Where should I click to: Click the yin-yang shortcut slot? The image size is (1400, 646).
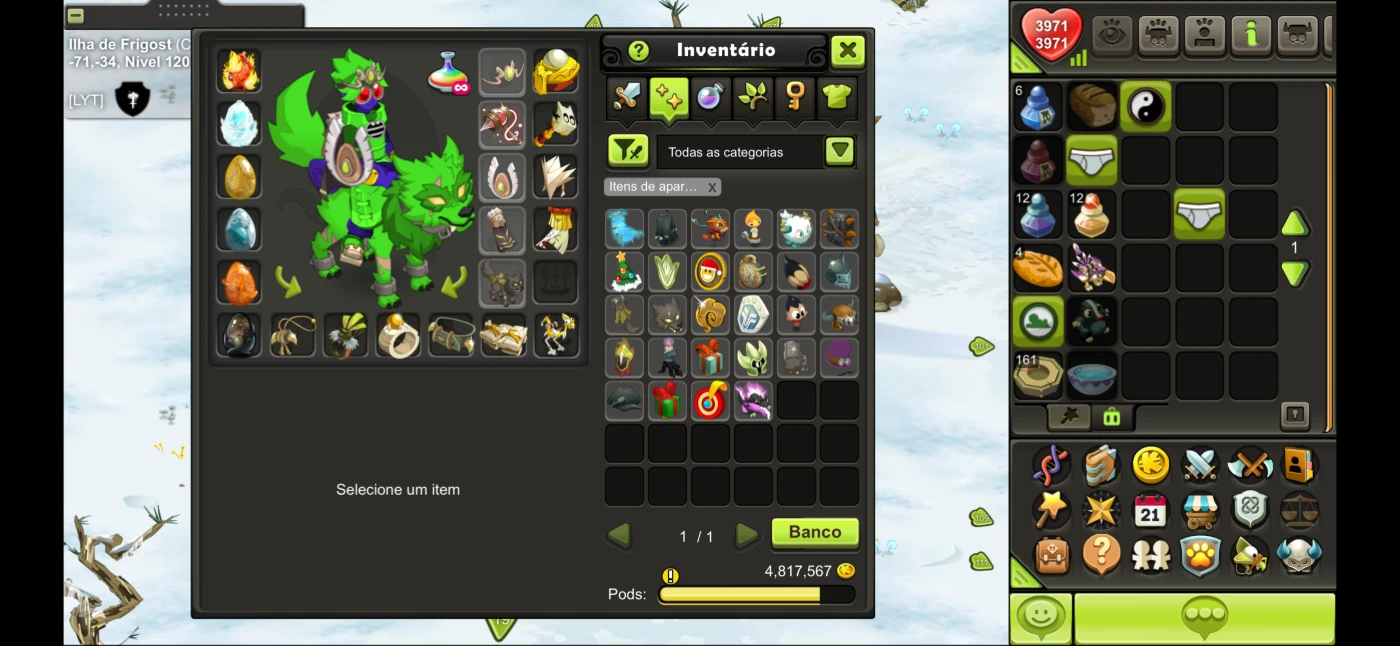(x=1146, y=106)
